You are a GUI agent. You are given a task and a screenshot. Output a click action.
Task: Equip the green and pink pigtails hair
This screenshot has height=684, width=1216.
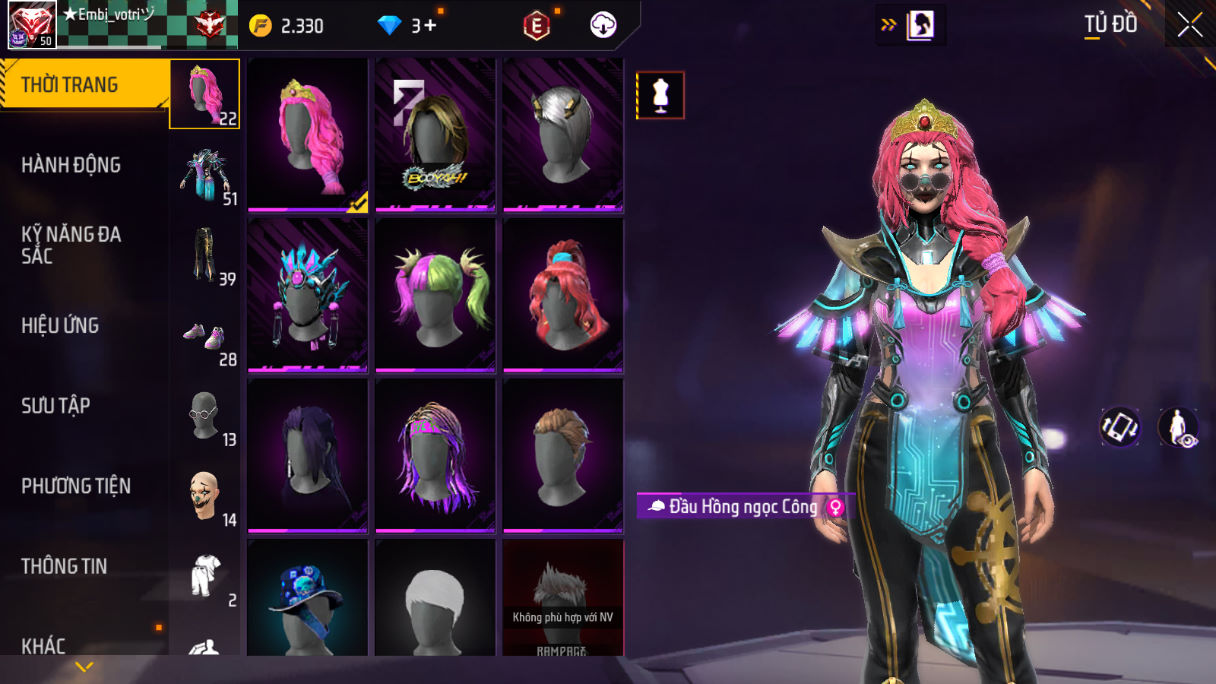coord(436,294)
